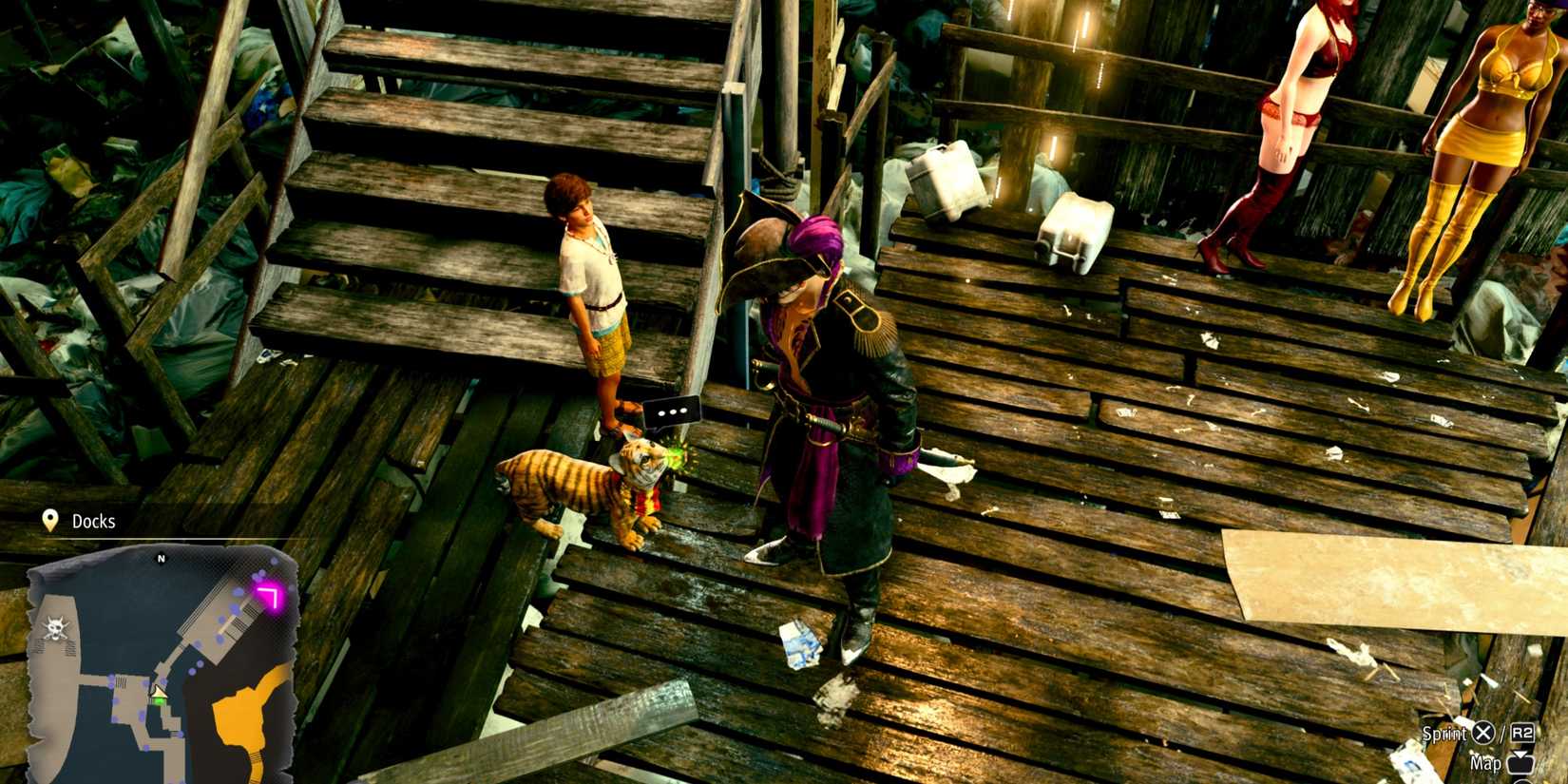The height and width of the screenshot is (784, 1568).
Task: Click the X button icon in the Sprint prompt
Action: click(1483, 733)
